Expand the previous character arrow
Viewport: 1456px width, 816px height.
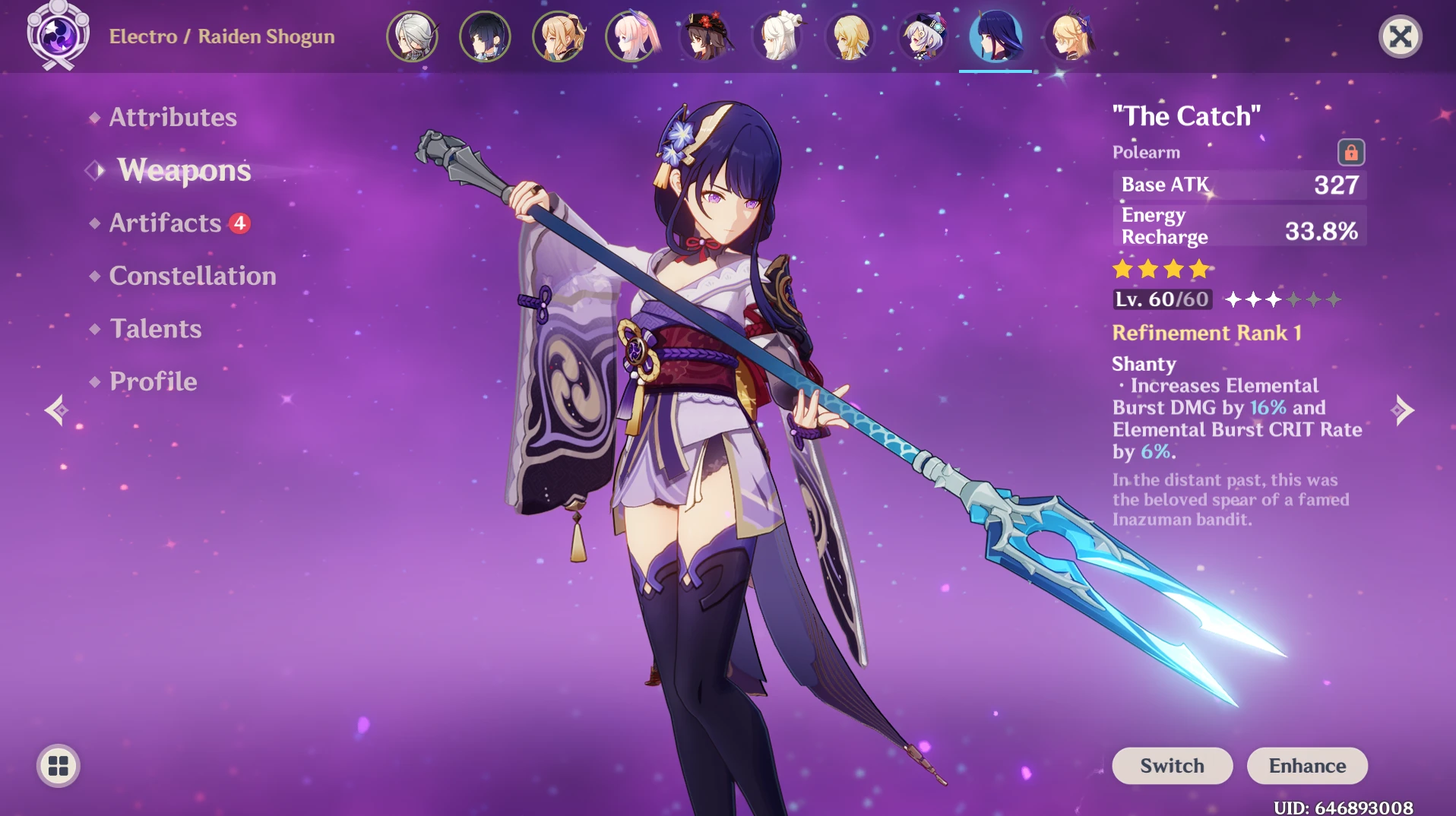point(58,411)
